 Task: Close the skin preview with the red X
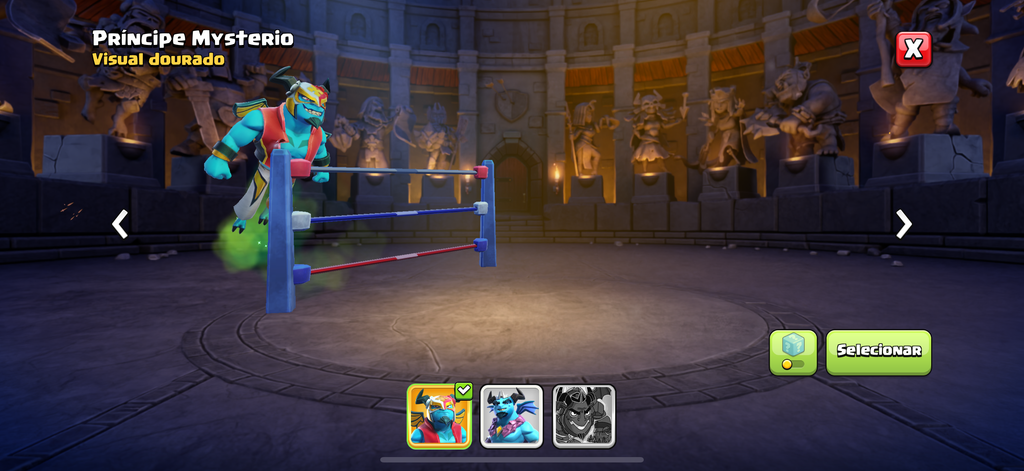point(913,49)
